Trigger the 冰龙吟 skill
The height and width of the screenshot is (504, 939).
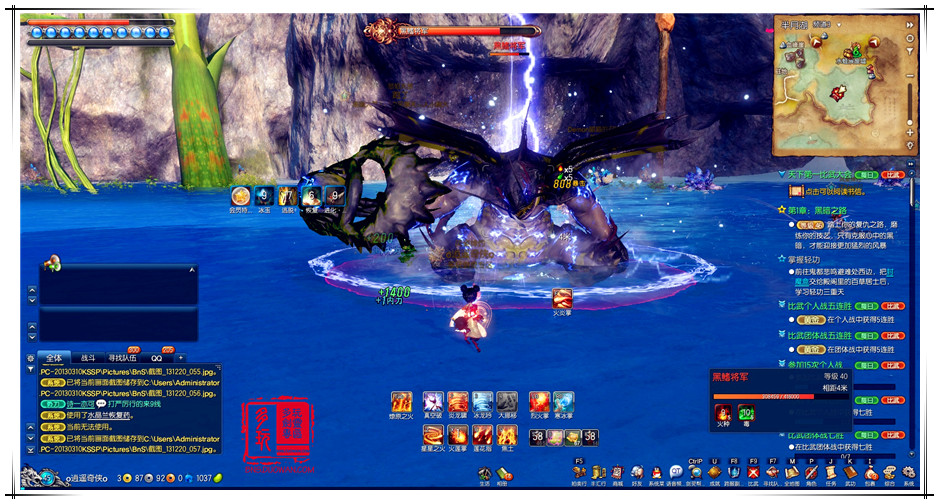coord(483,402)
